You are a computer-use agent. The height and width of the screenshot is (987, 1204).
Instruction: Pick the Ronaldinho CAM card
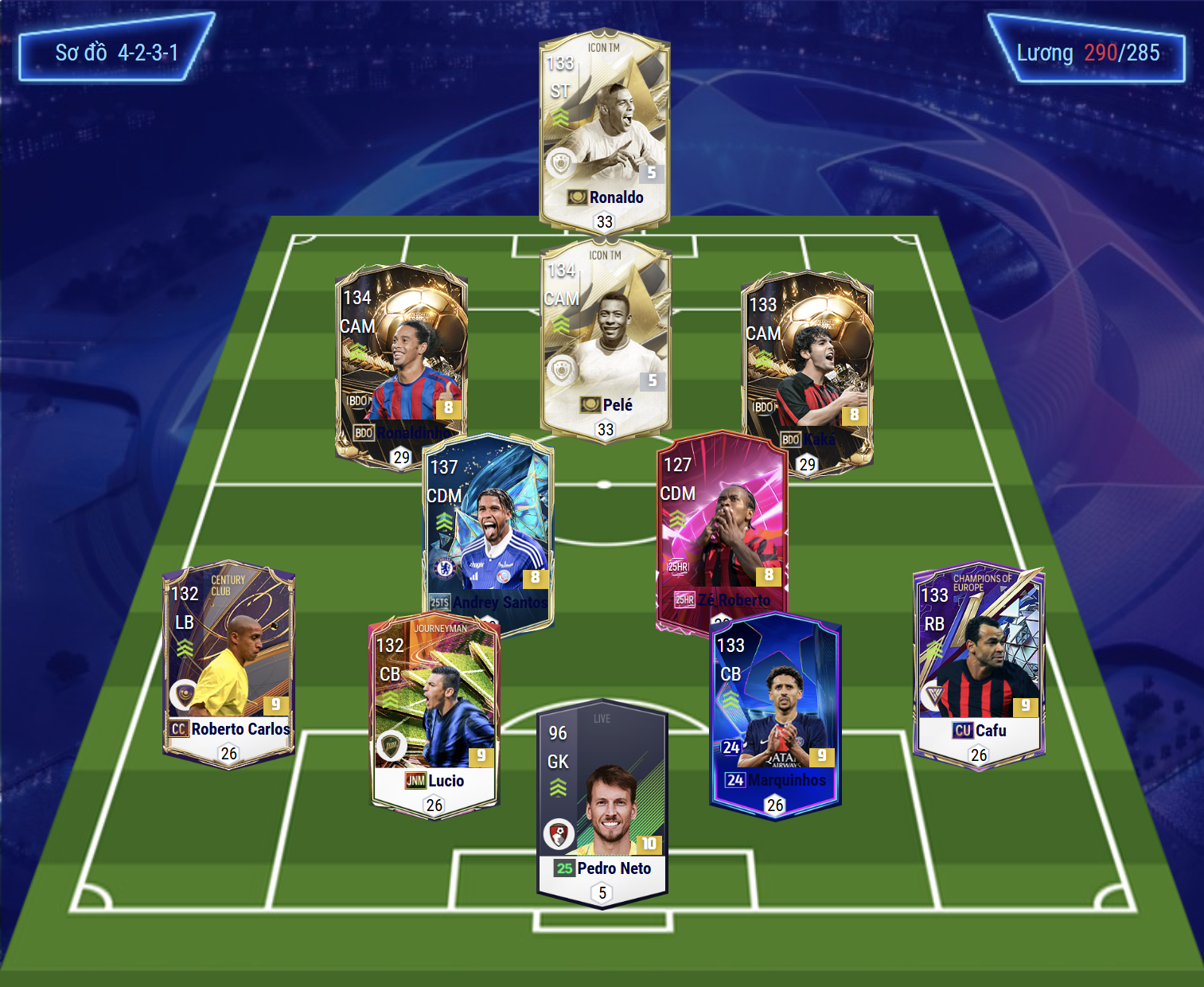pyautogui.click(x=401, y=358)
